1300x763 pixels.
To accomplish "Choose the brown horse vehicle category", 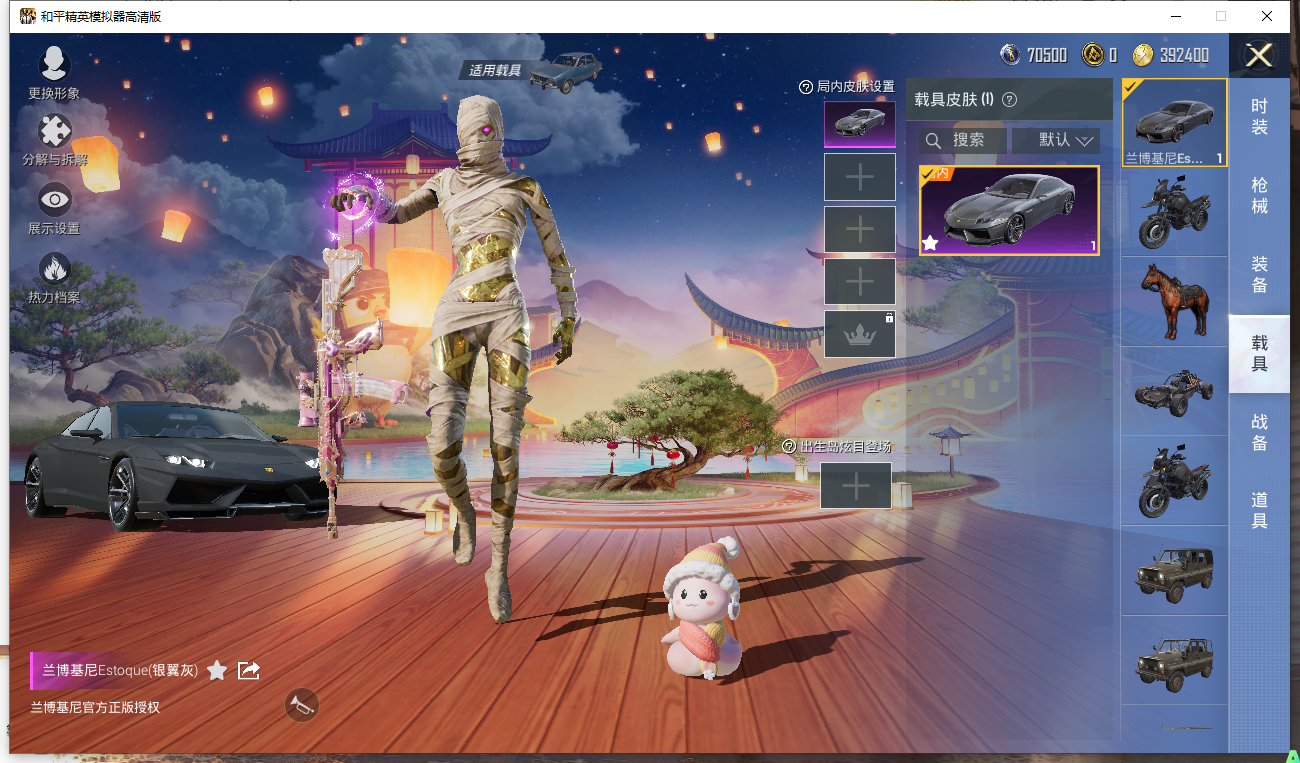I will 1175,301.
